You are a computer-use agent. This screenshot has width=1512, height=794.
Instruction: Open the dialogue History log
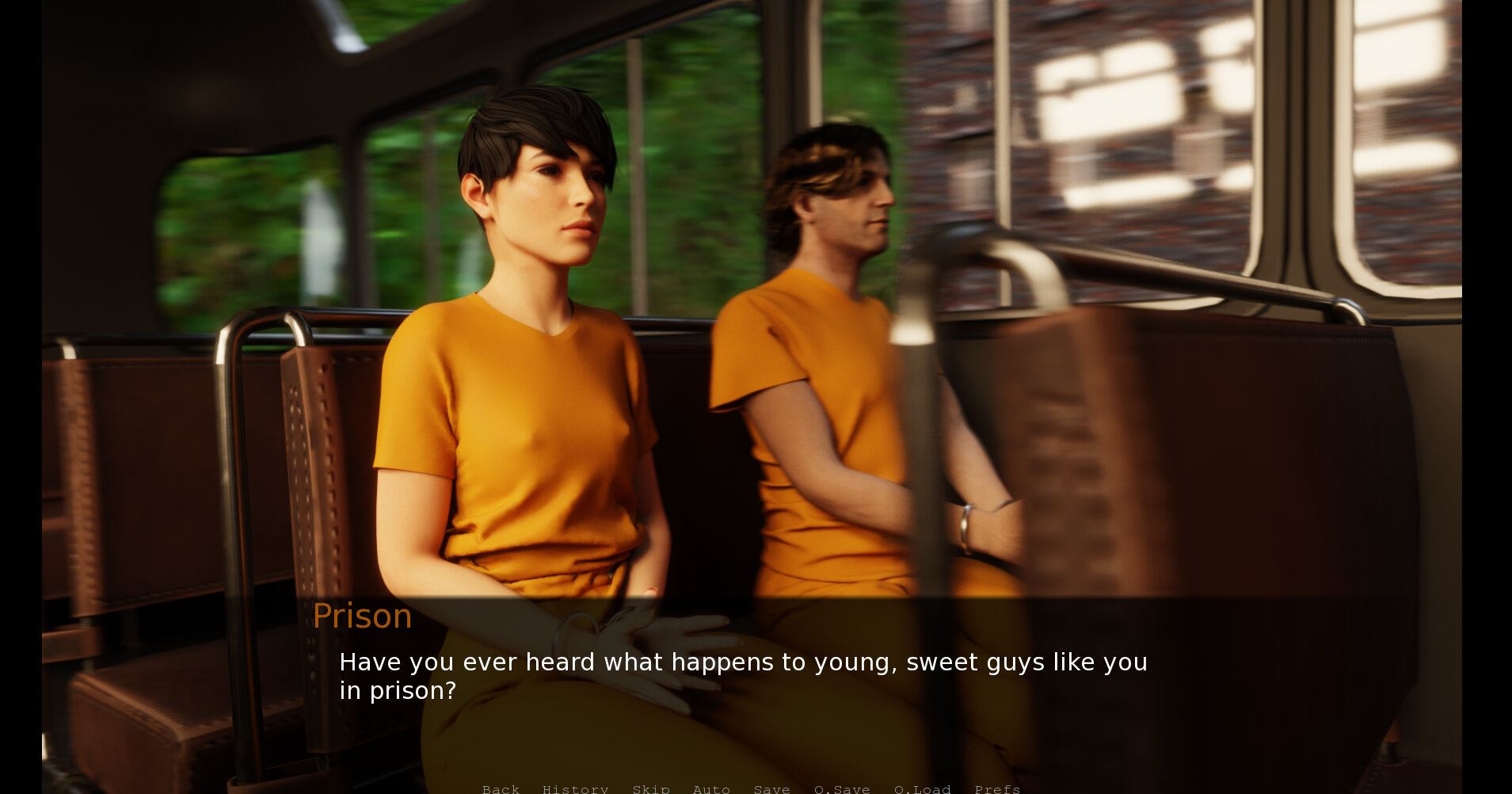[x=575, y=788]
